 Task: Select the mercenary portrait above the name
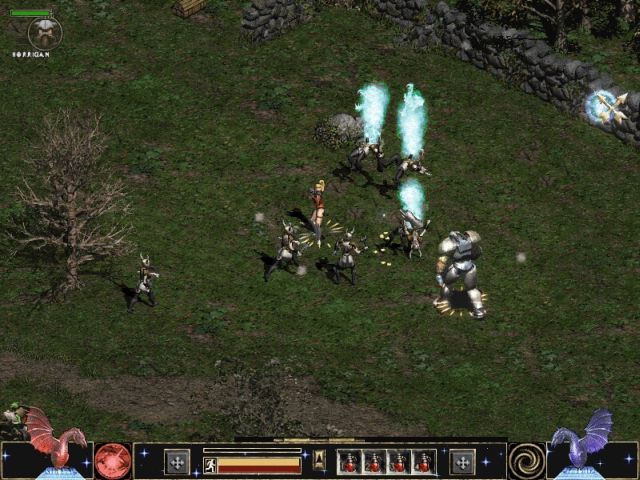[44, 33]
